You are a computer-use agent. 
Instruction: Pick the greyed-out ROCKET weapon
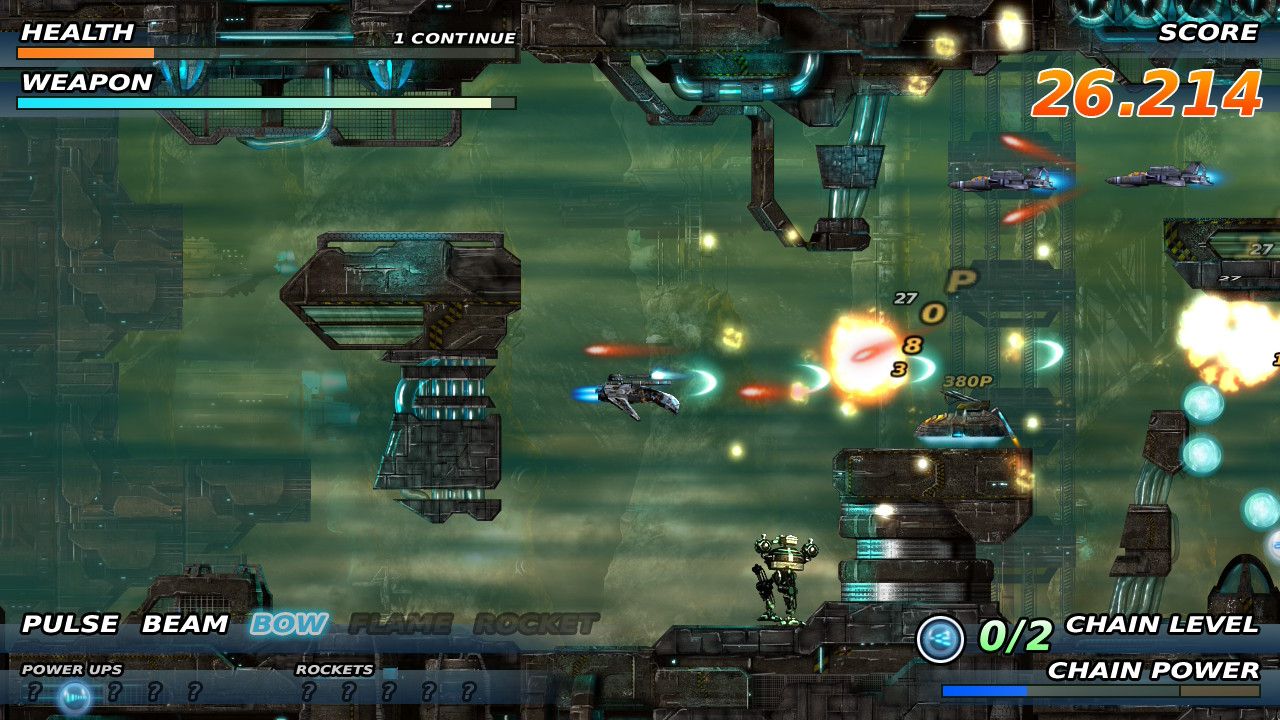536,625
